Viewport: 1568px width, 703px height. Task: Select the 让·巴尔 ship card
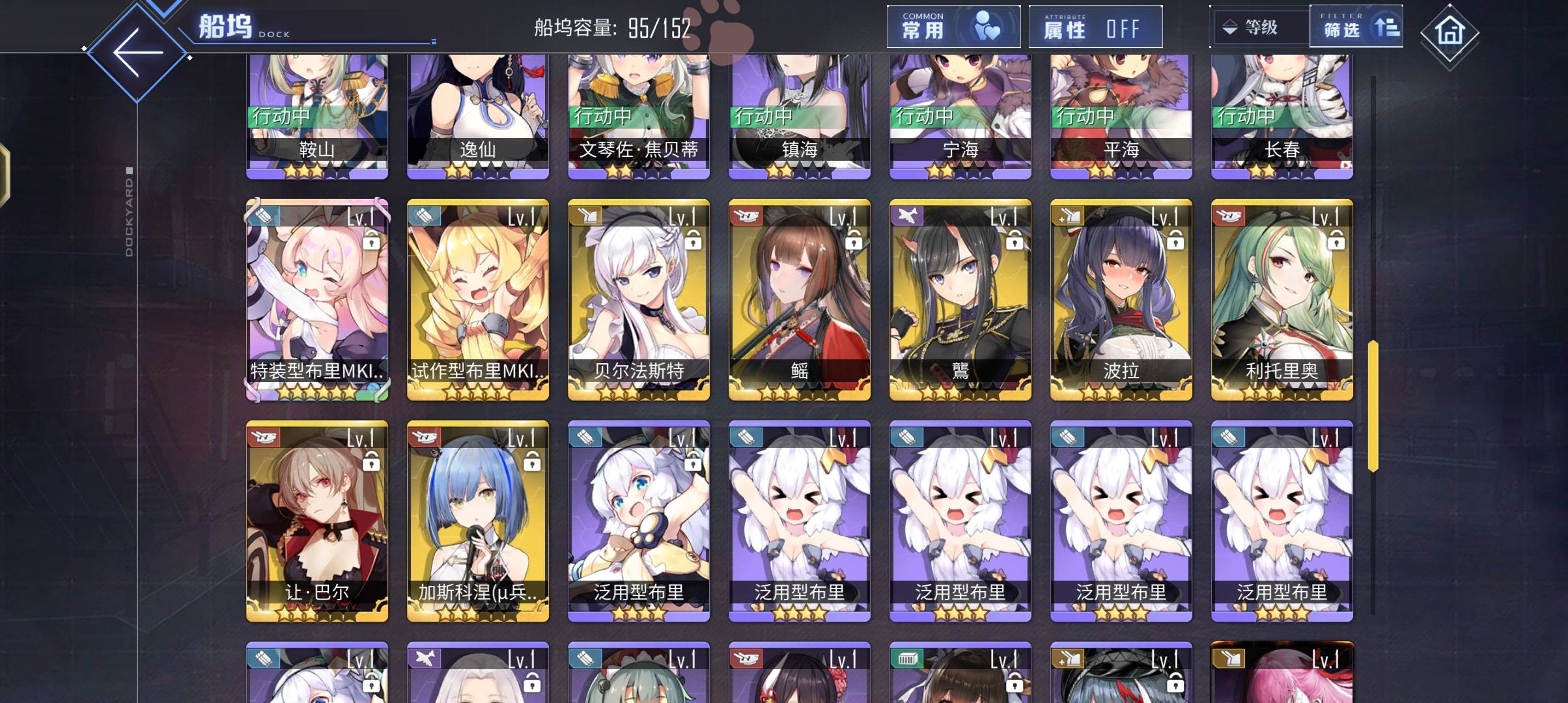[317, 521]
